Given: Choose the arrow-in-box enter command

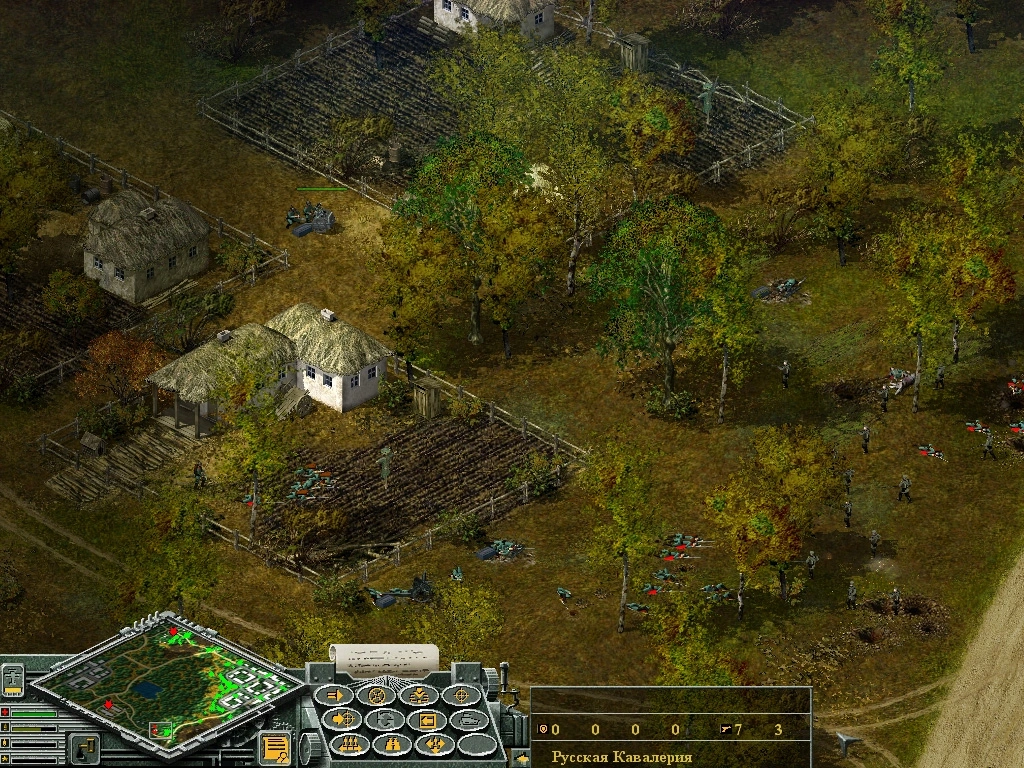Looking at the screenshot, I should tap(427, 719).
